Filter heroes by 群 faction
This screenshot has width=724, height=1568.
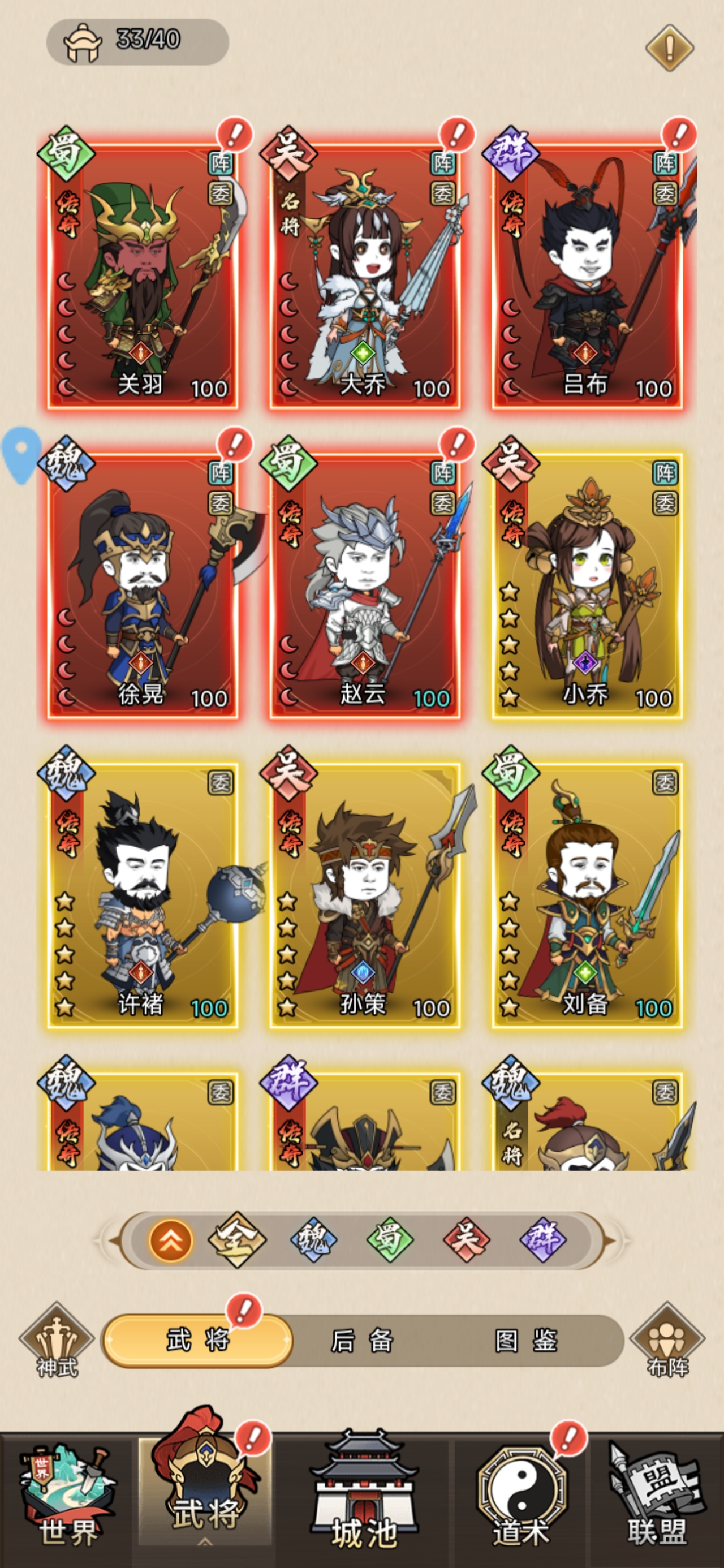tap(543, 1240)
